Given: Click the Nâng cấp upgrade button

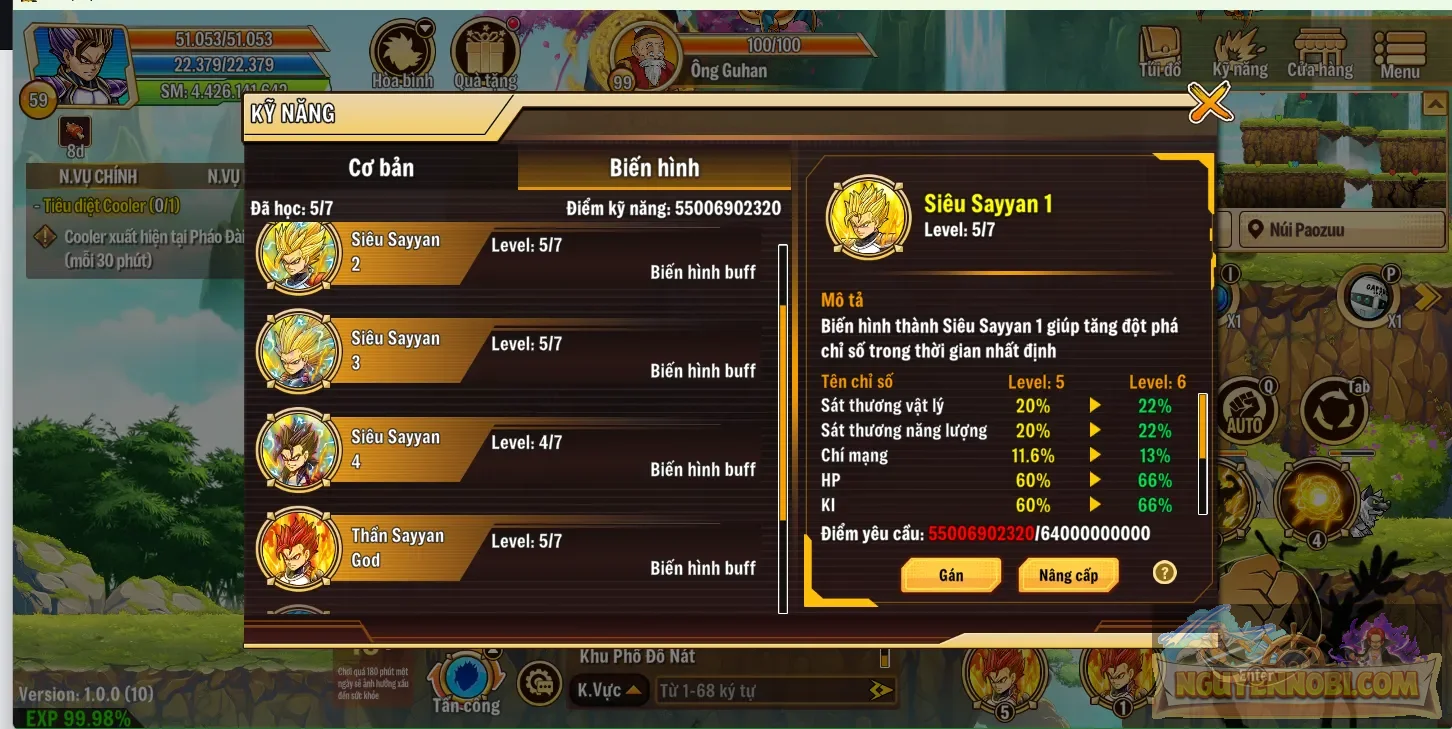Looking at the screenshot, I should click(1068, 574).
